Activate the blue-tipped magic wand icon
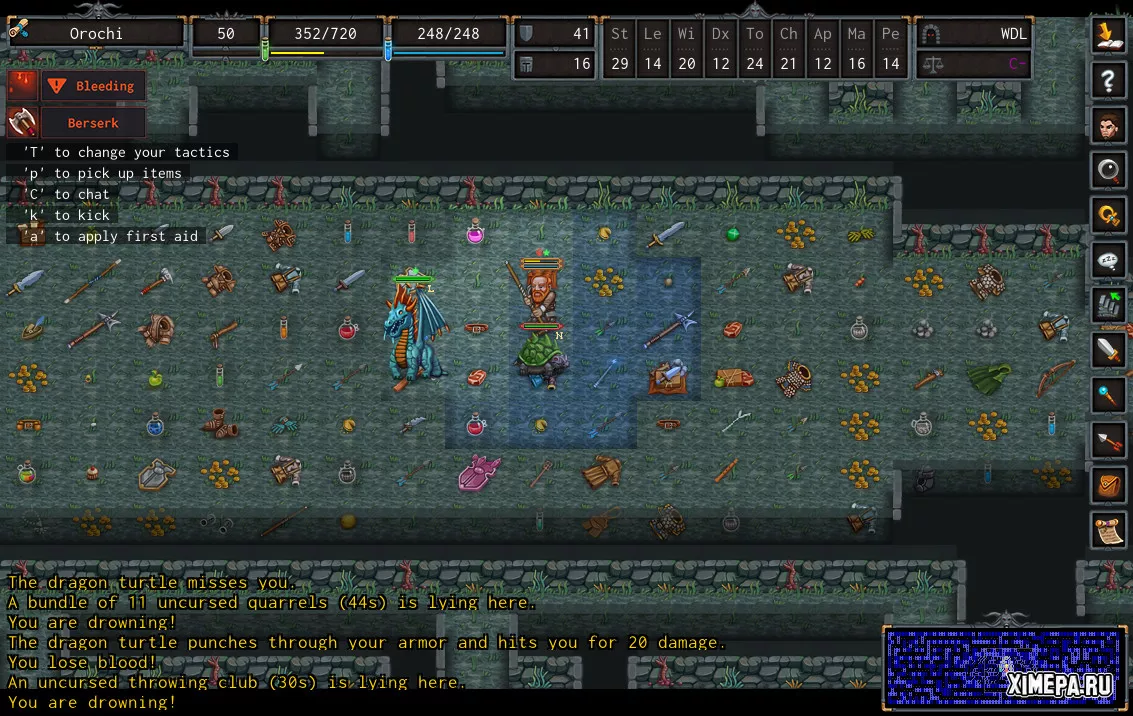 [1108, 396]
